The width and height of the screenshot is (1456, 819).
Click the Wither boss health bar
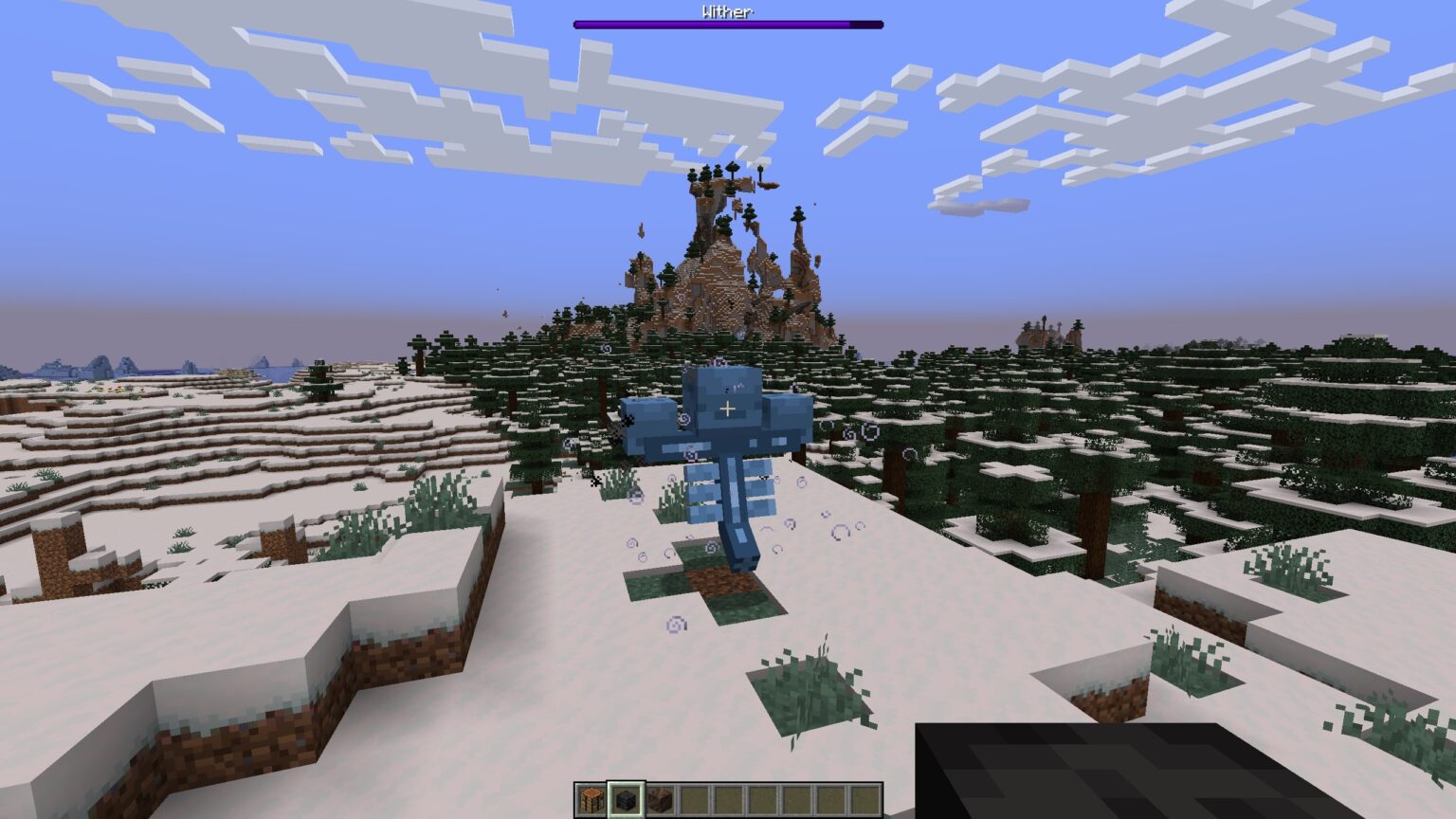(x=727, y=24)
